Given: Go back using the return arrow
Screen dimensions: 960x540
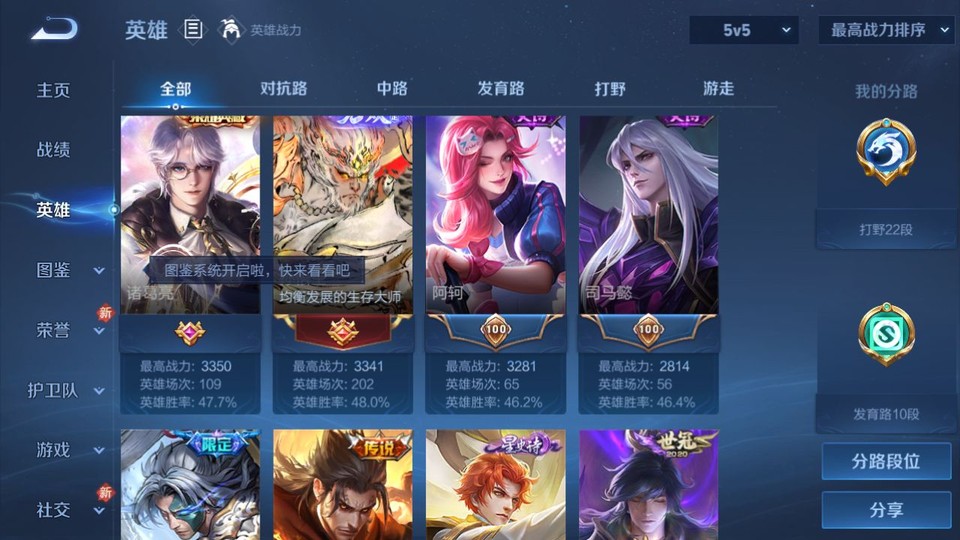Looking at the screenshot, I should point(54,30).
